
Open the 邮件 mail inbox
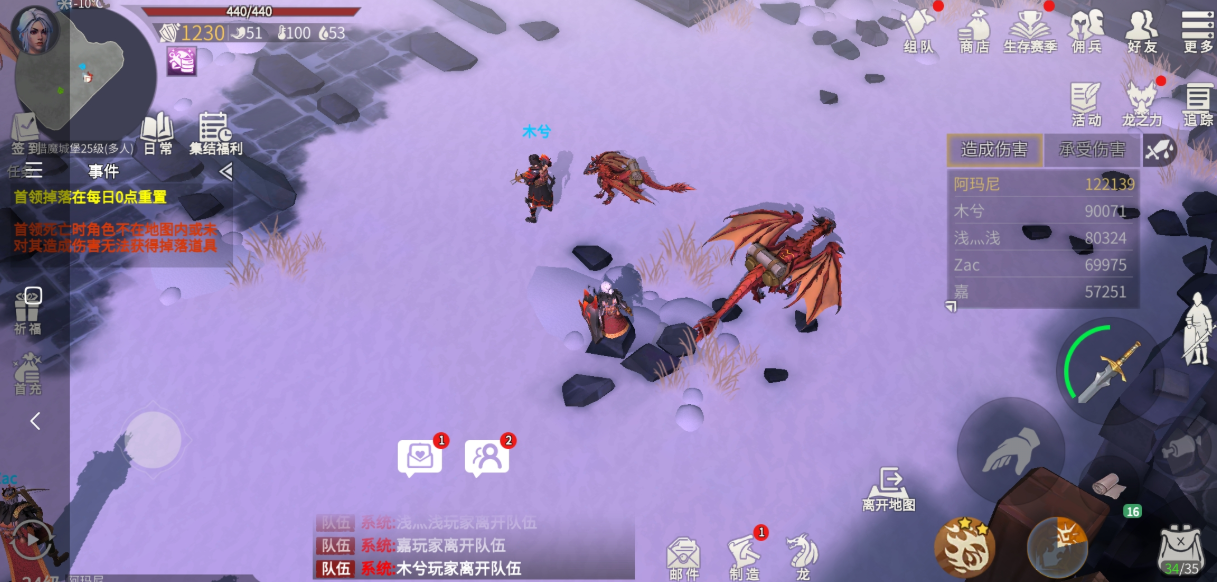click(684, 557)
